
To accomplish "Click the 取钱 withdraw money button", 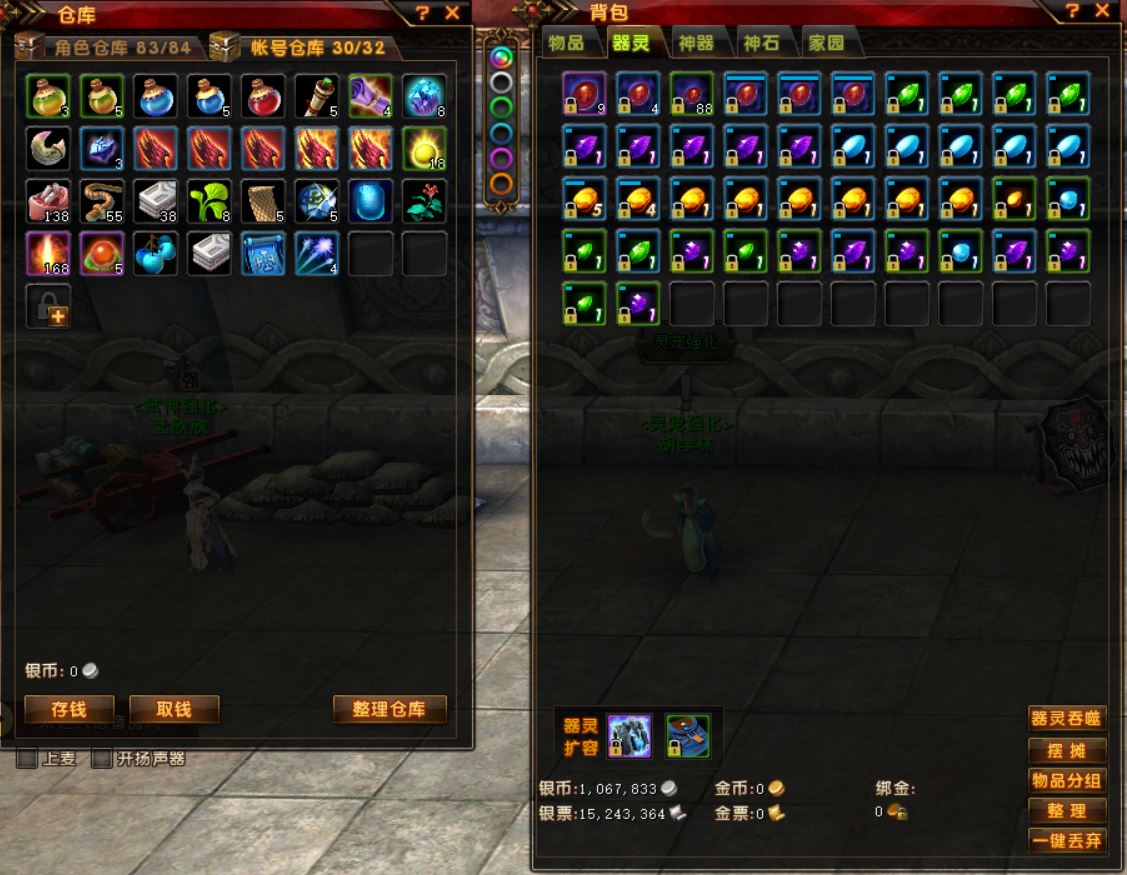I will pyautogui.click(x=174, y=709).
